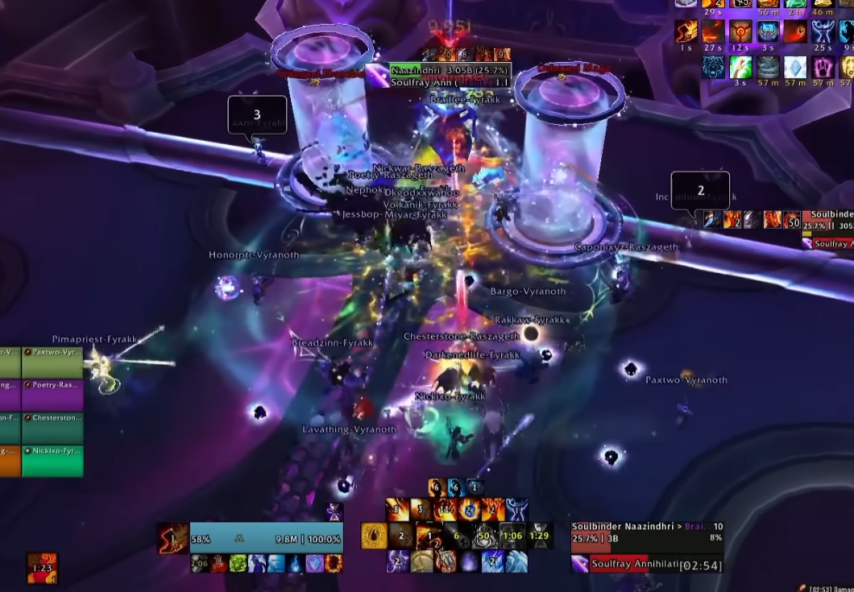
Task: Select the ice crystal buff icon
Action: (794, 67)
